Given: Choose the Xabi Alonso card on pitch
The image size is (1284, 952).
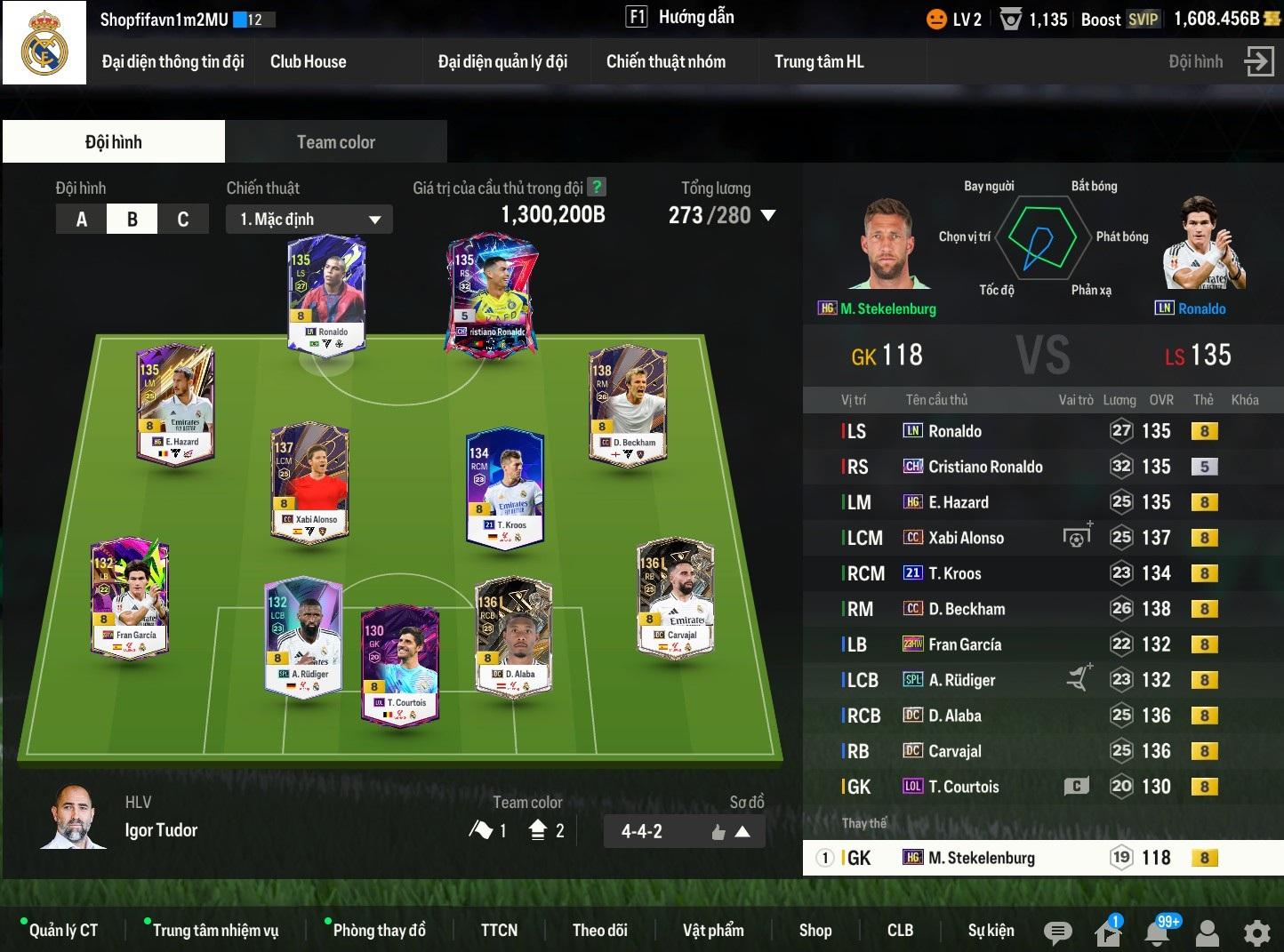Looking at the screenshot, I should [309, 481].
